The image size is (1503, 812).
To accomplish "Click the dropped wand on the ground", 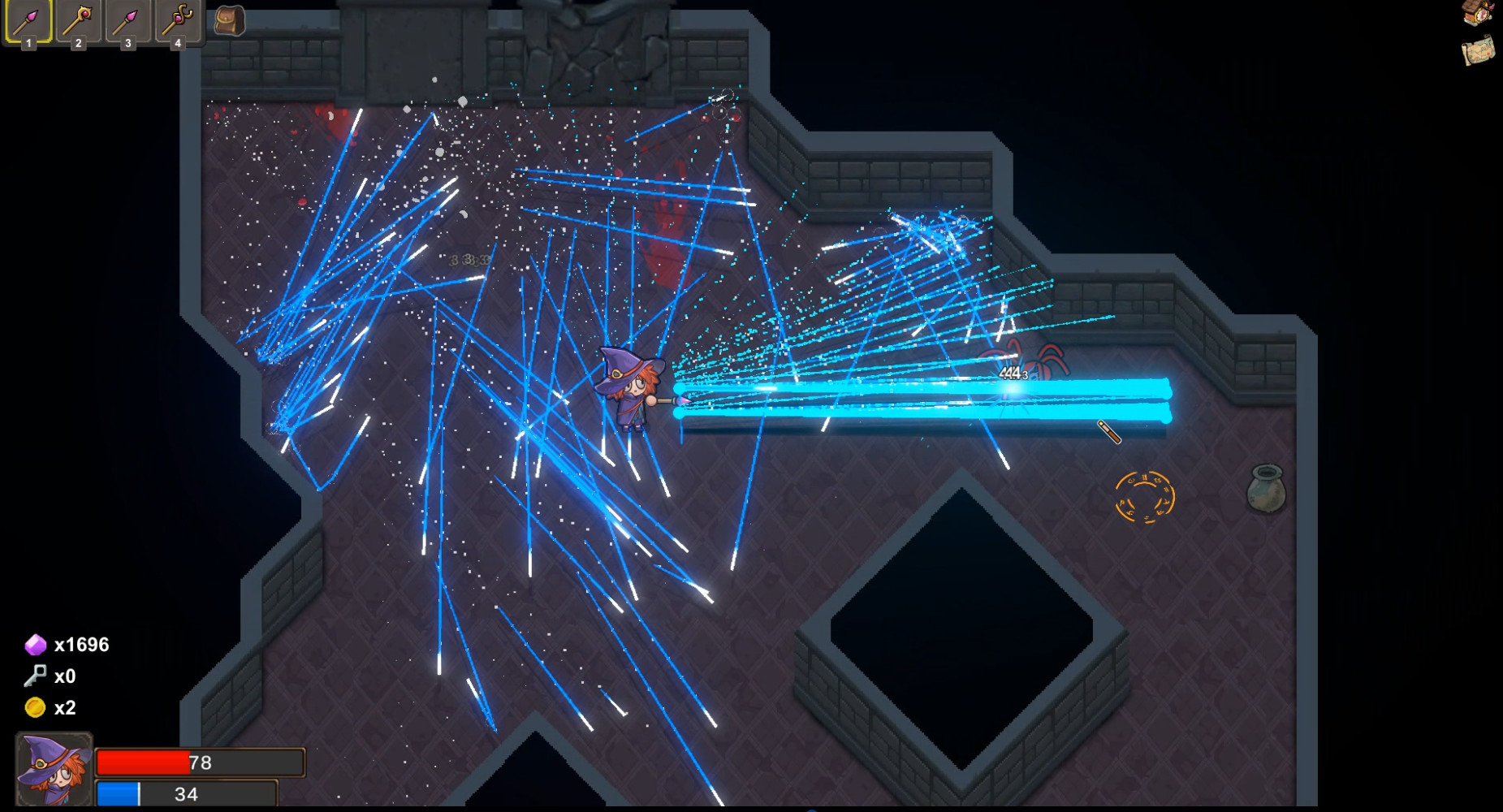I will tap(1111, 433).
